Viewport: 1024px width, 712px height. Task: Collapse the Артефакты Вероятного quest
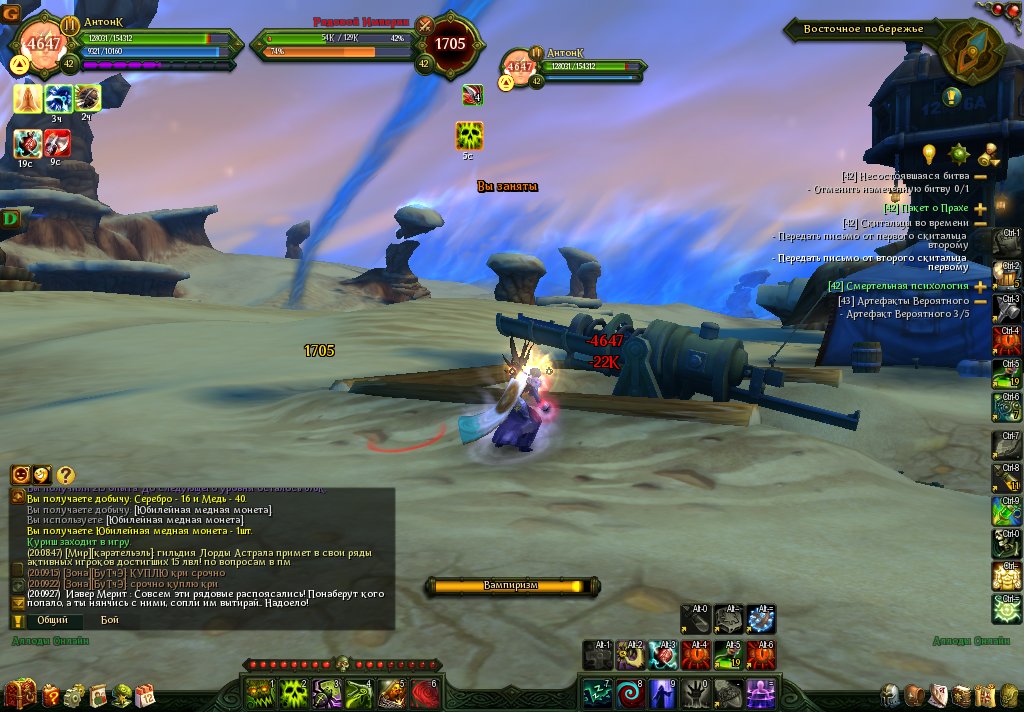click(x=980, y=300)
